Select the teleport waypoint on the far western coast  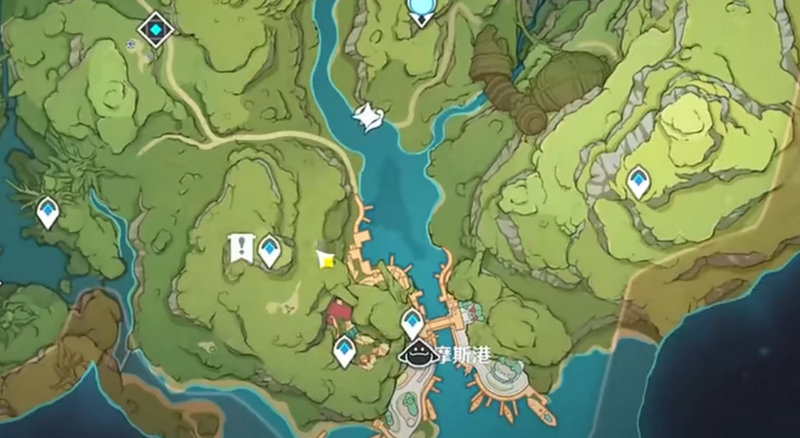point(47,212)
